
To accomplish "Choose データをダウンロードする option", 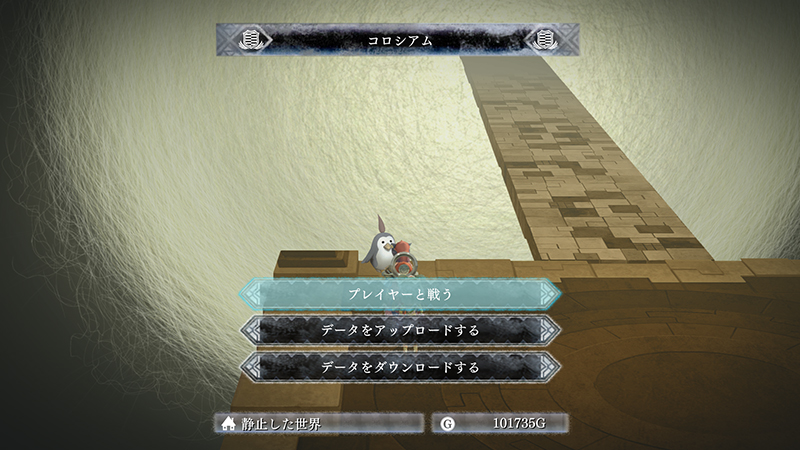I will tap(400, 366).
